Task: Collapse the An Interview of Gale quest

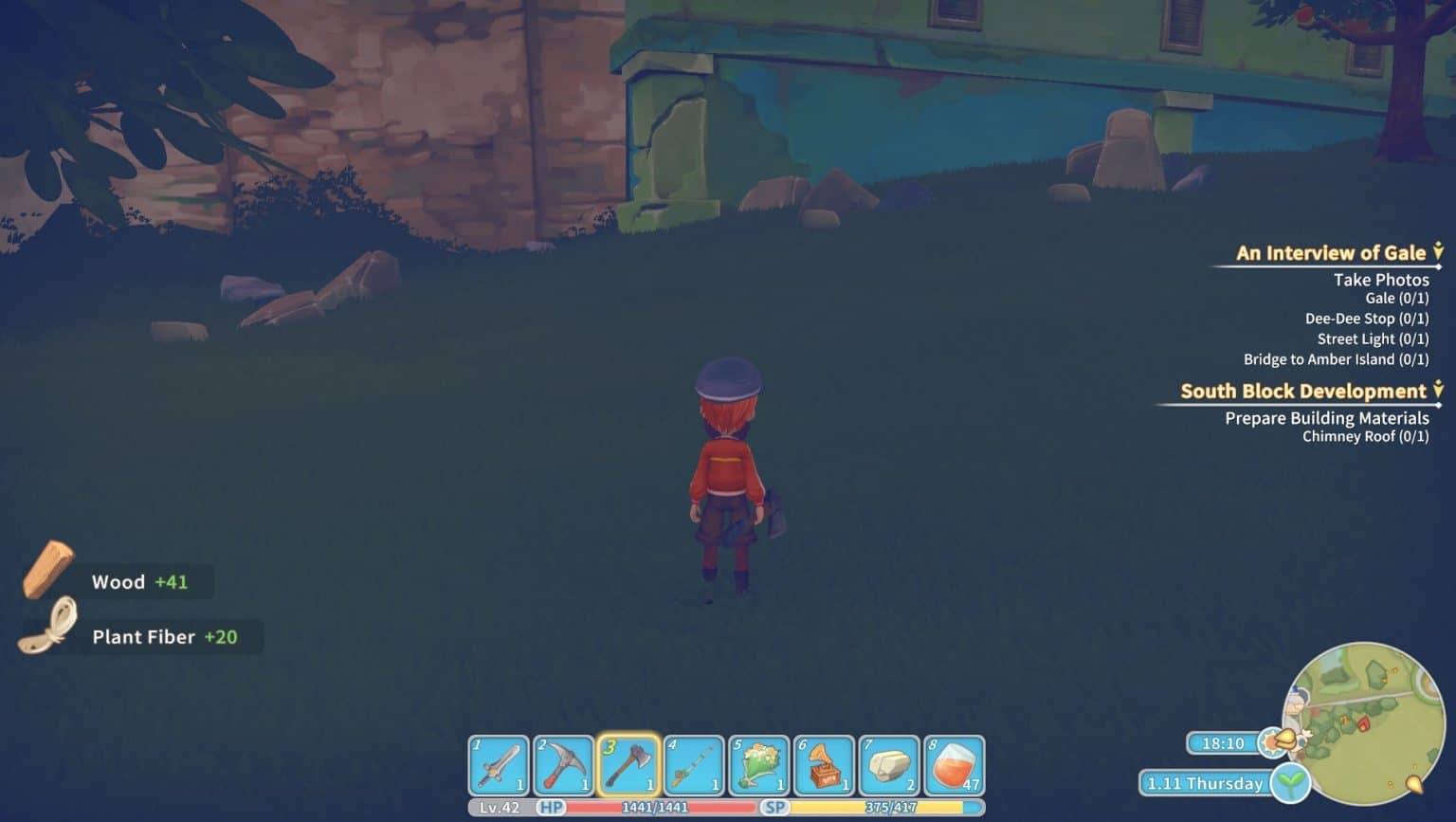Action: click(1437, 252)
